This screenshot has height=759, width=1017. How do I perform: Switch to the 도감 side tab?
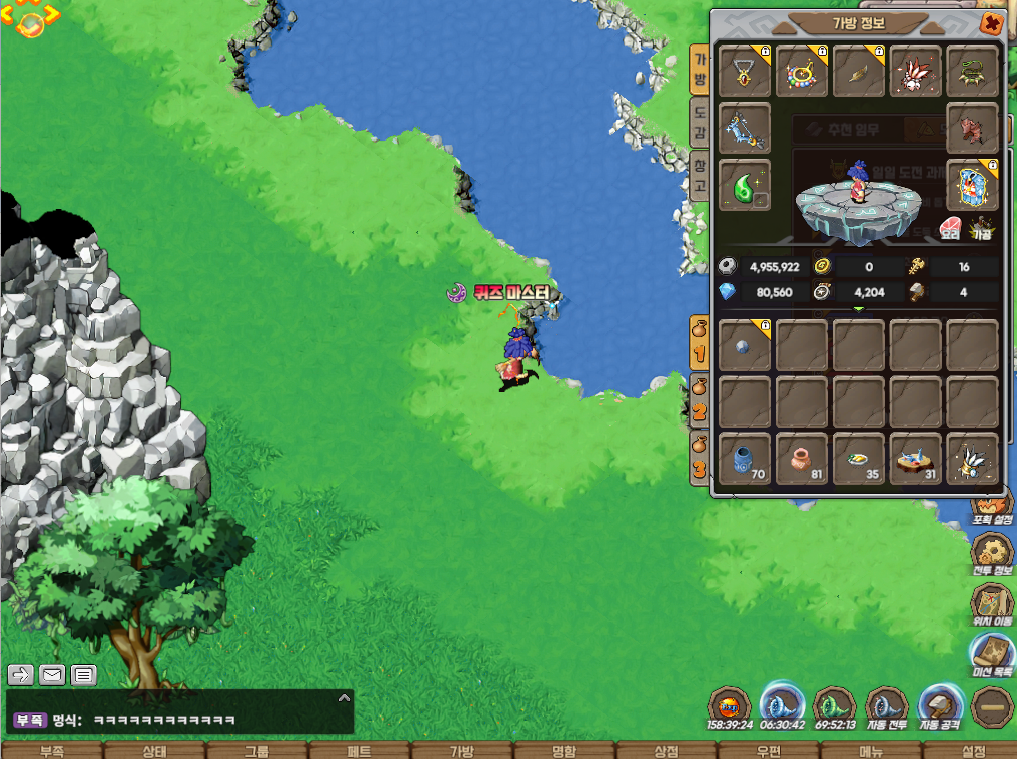700,121
